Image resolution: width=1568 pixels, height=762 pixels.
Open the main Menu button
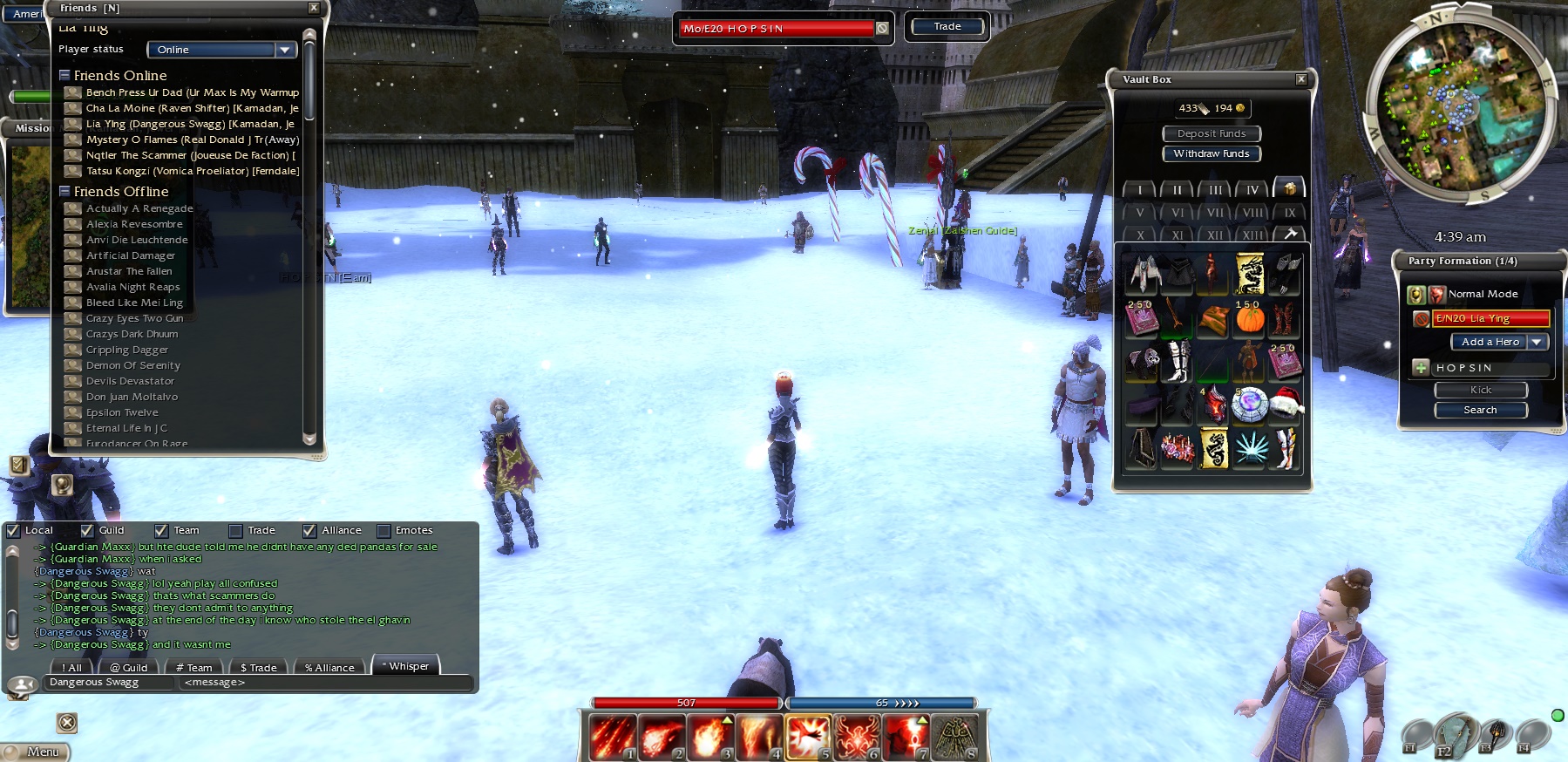(37, 752)
